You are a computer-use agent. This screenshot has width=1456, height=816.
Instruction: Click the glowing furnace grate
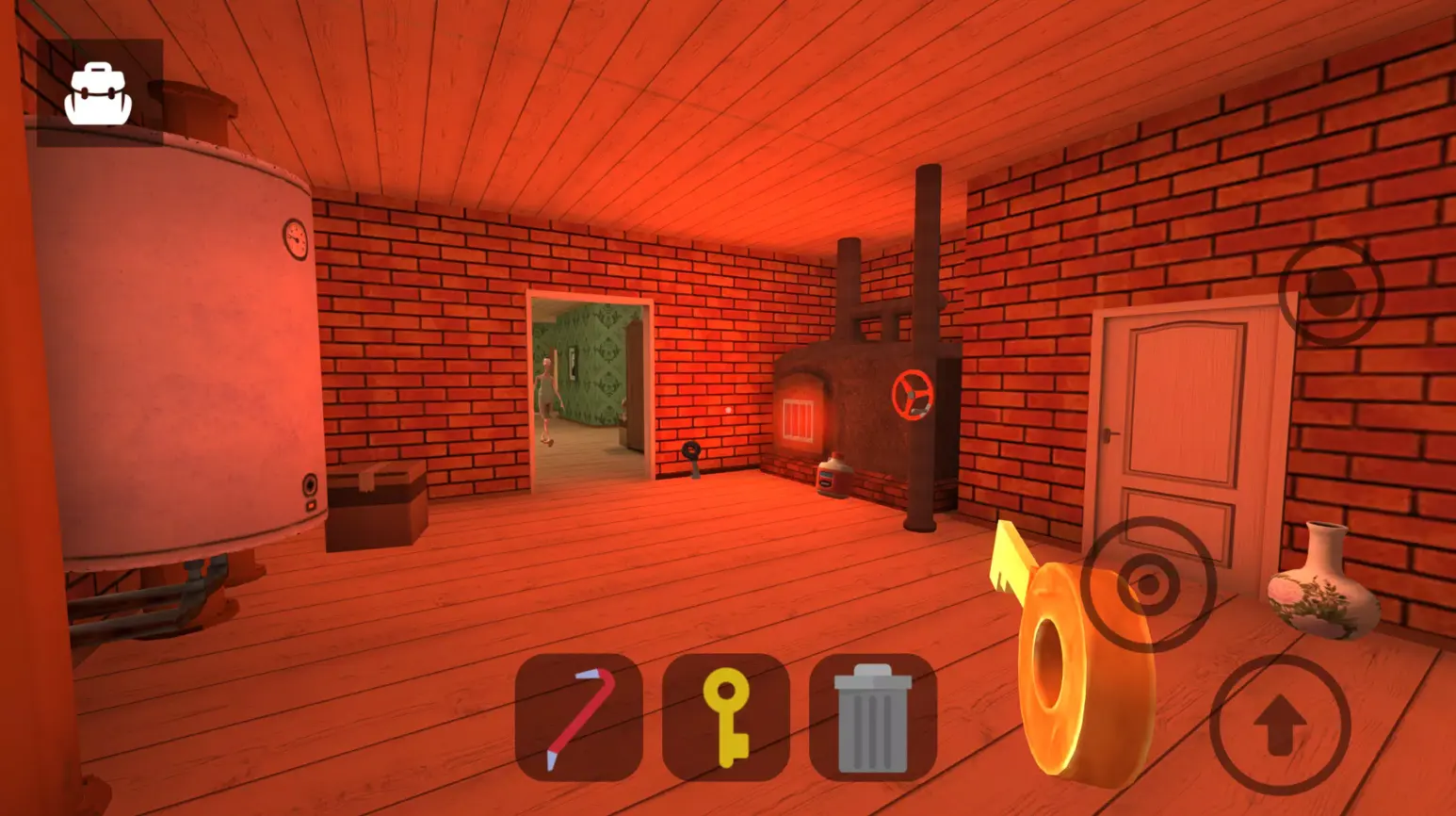click(x=800, y=416)
